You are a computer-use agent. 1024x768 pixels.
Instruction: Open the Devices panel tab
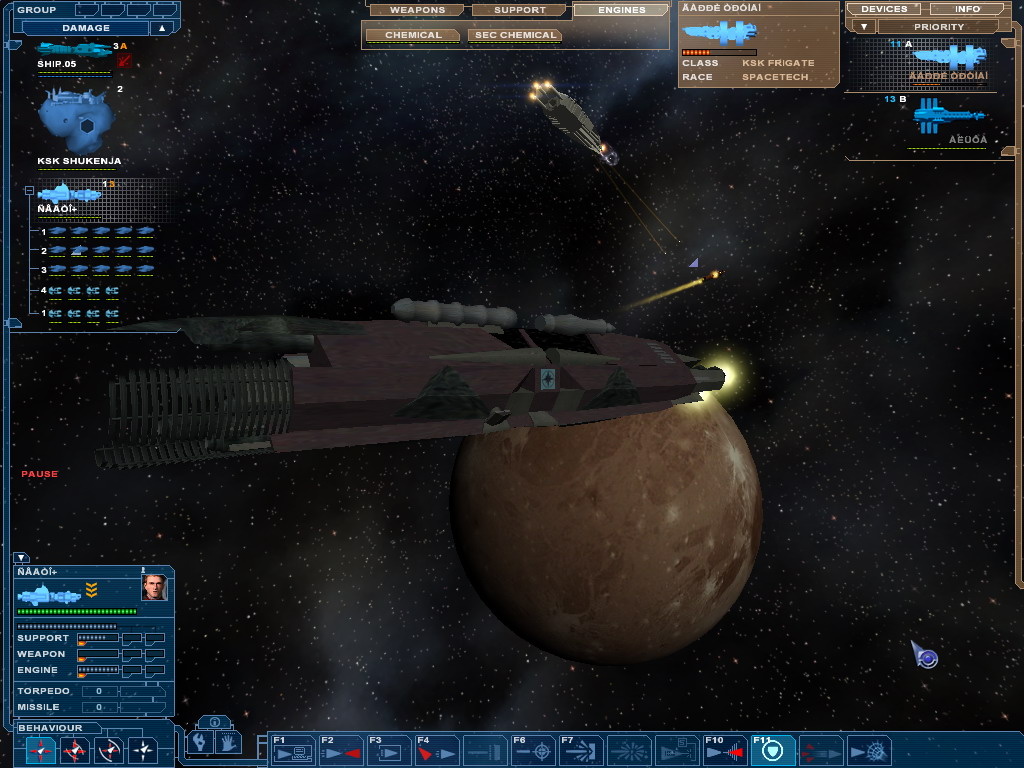883,9
